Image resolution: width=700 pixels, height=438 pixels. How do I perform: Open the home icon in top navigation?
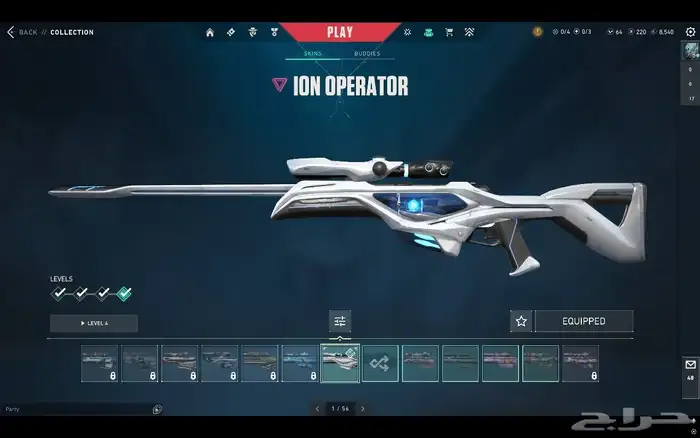pos(210,32)
